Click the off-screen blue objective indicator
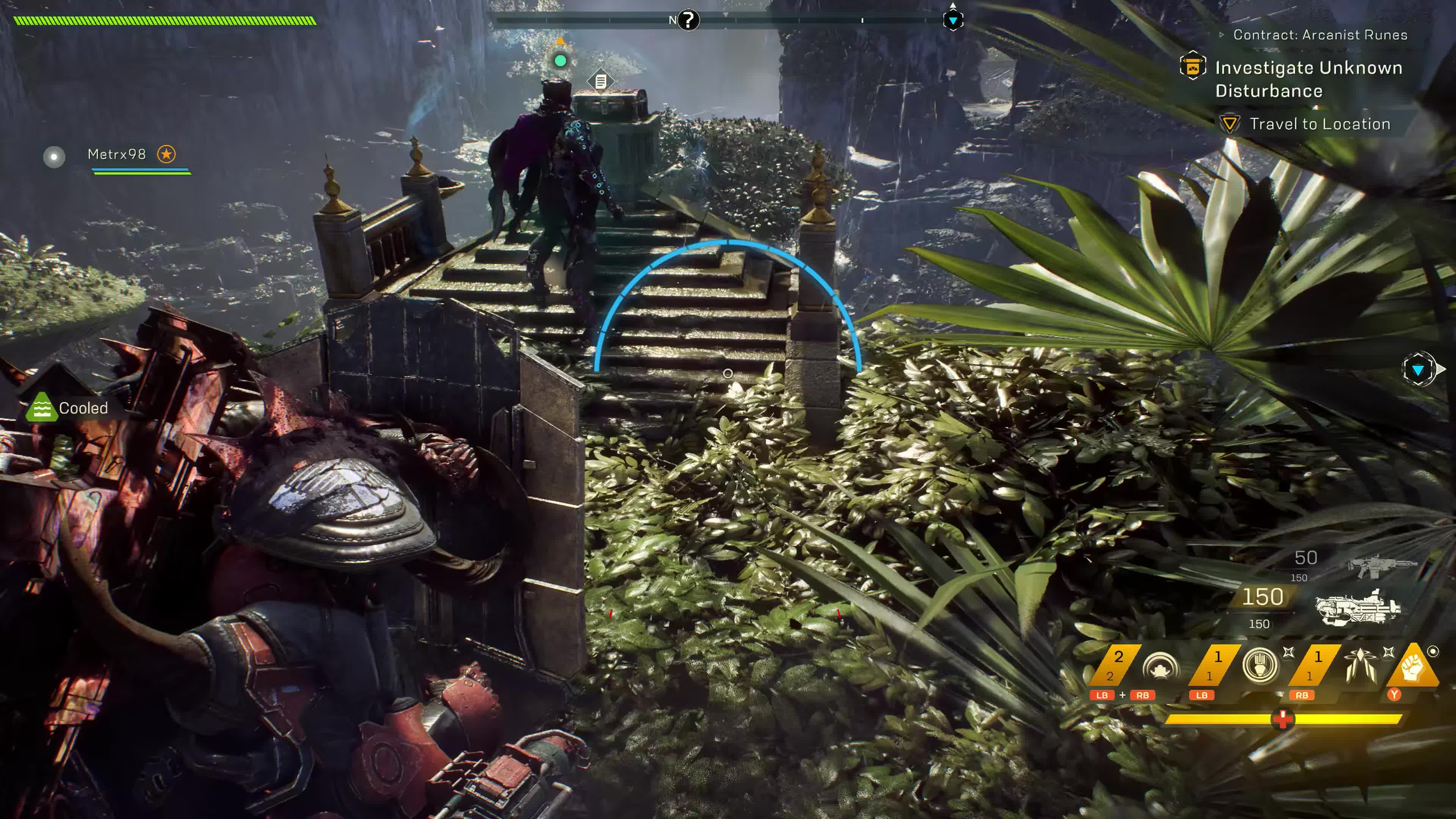 (1418, 370)
